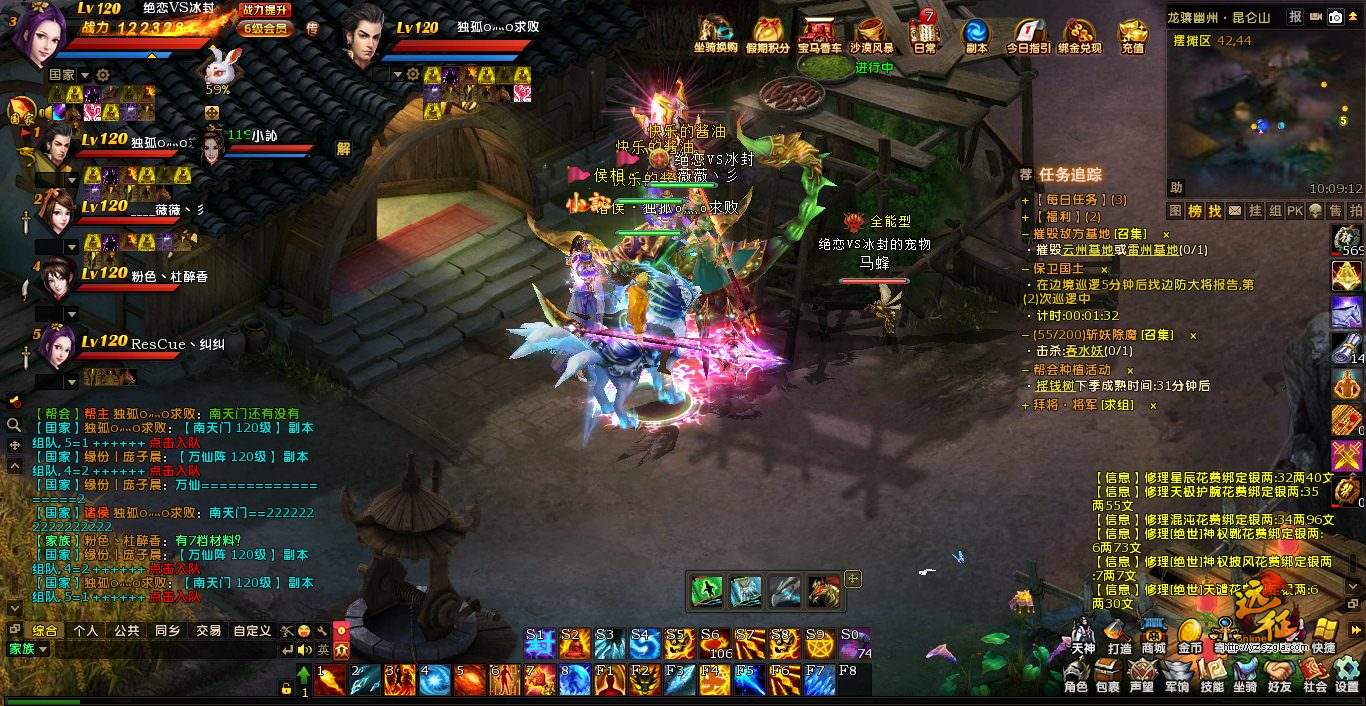Open the 坐骑换购 mount exchange icon

tap(715, 33)
